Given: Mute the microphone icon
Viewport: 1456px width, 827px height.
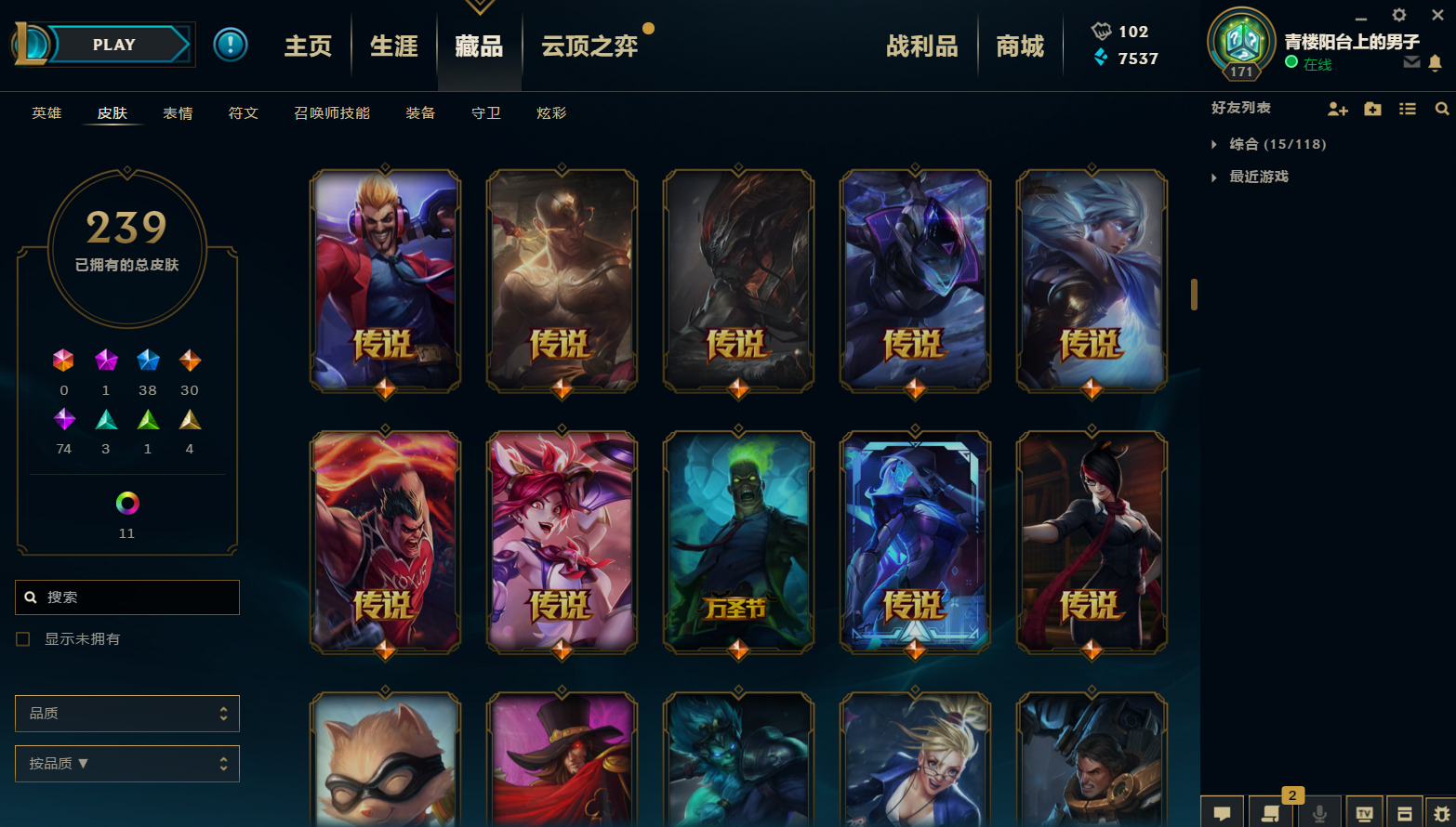Looking at the screenshot, I should [1318, 812].
